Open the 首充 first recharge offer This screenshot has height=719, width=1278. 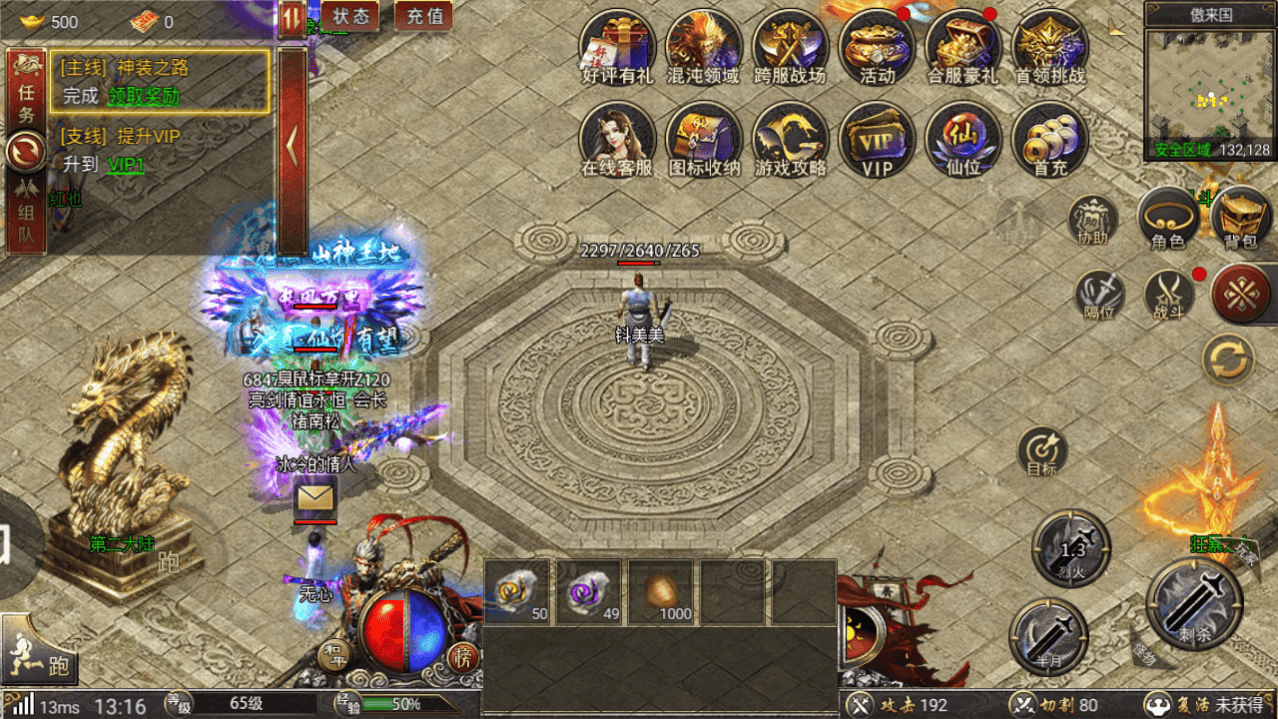(x=1050, y=140)
